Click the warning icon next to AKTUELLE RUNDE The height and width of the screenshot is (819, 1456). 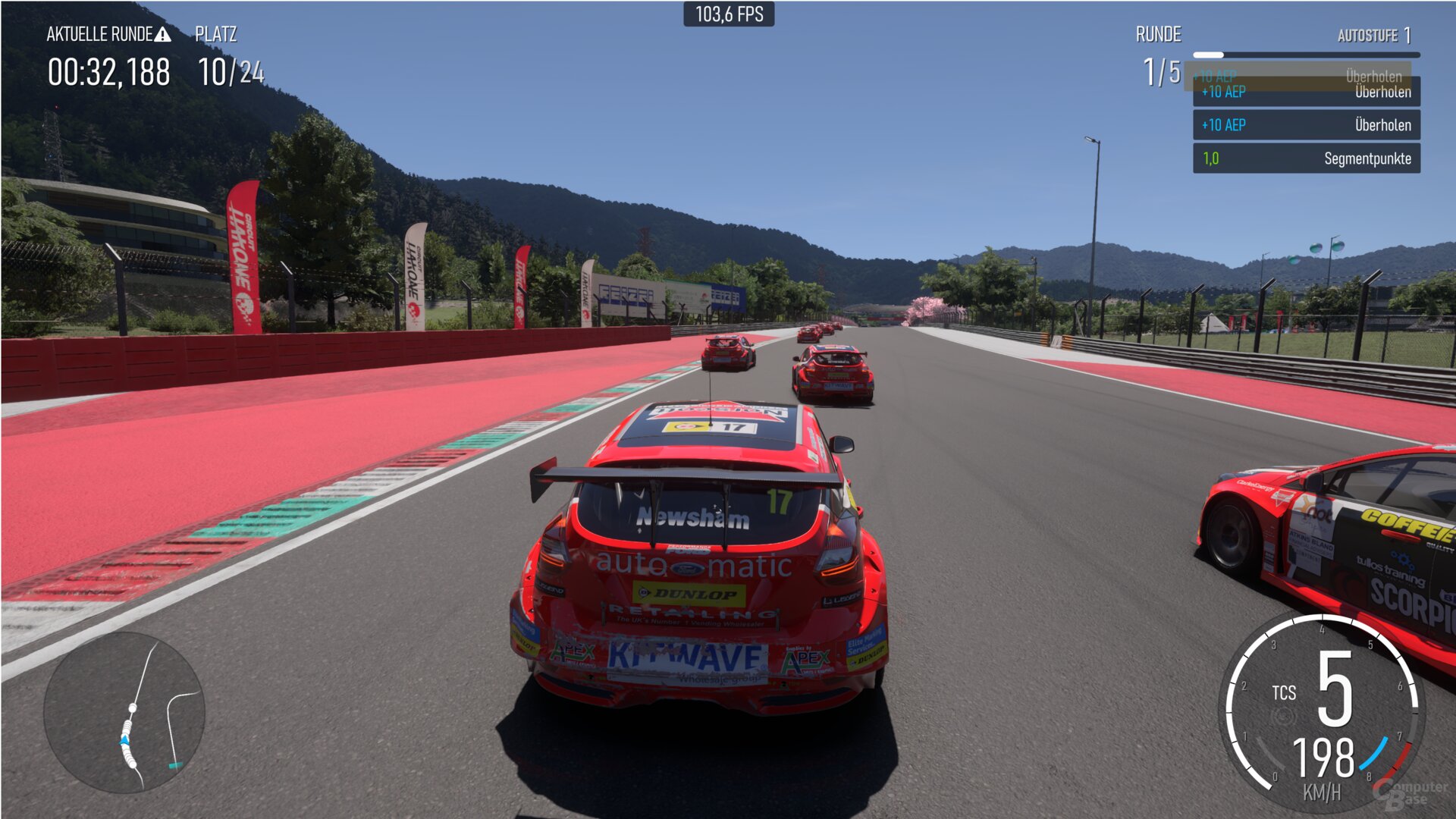(162, 33)
